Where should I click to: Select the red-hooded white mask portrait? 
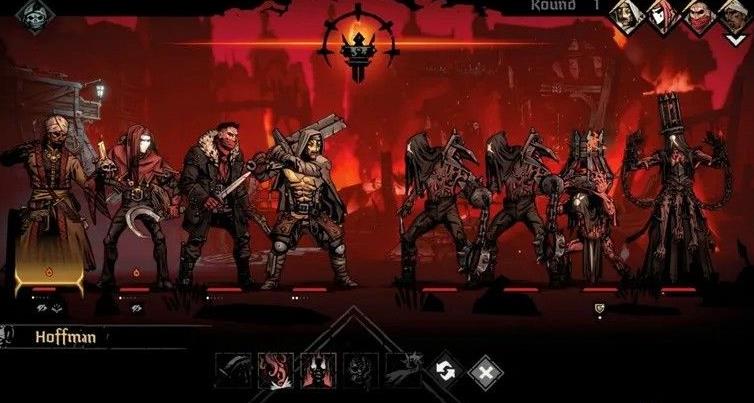tap(661, 16)
